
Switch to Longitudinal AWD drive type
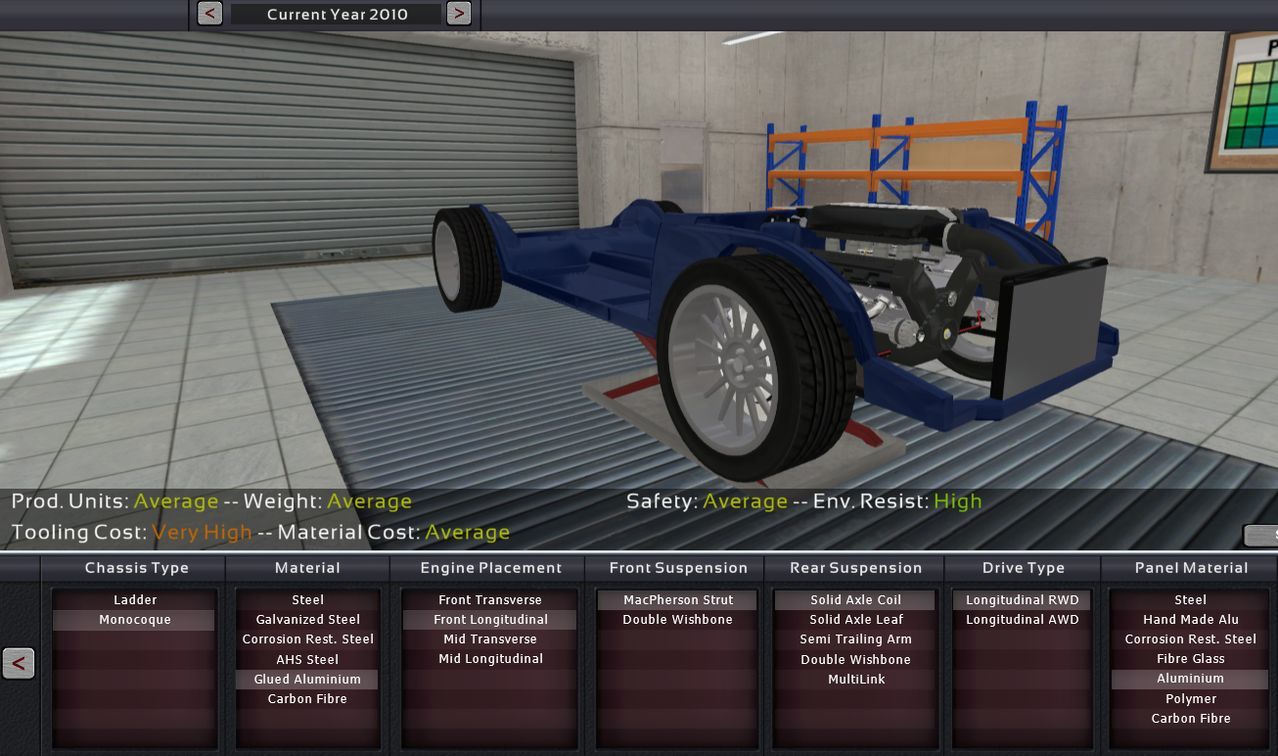coord(1022,620)
